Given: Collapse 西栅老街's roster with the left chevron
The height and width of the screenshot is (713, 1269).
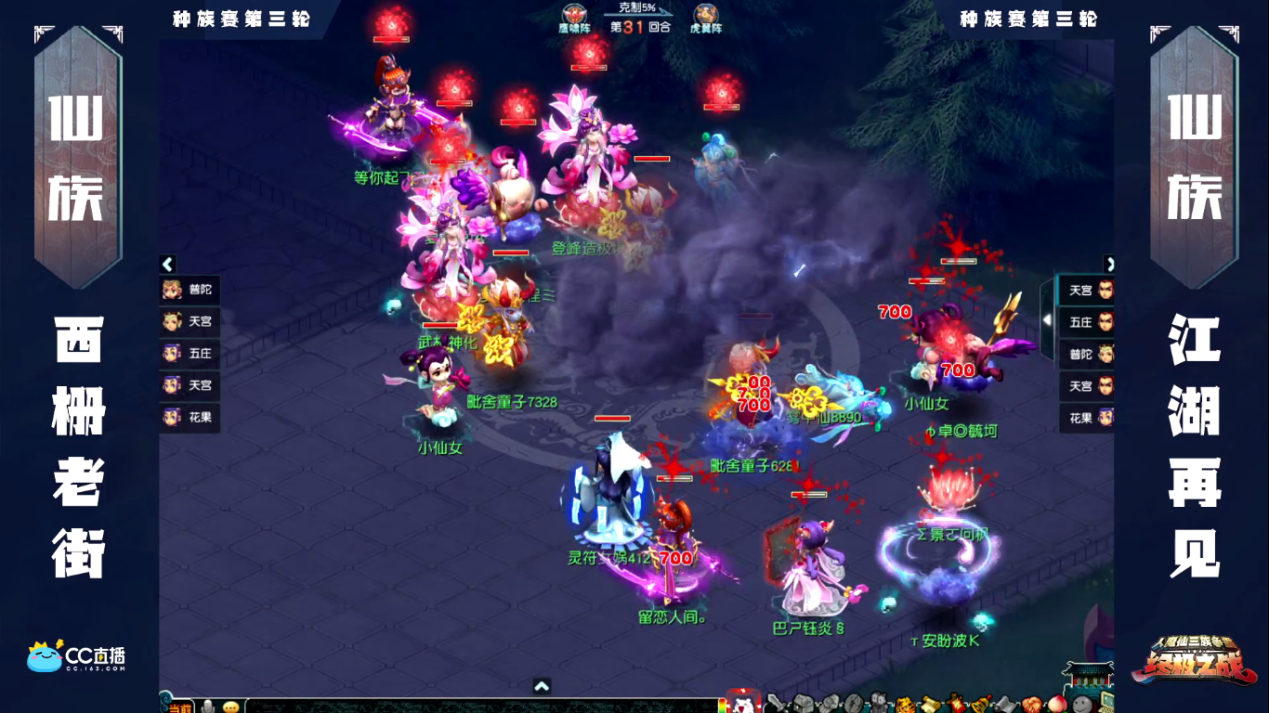Looking at the screenshot, I should (168, 264).
